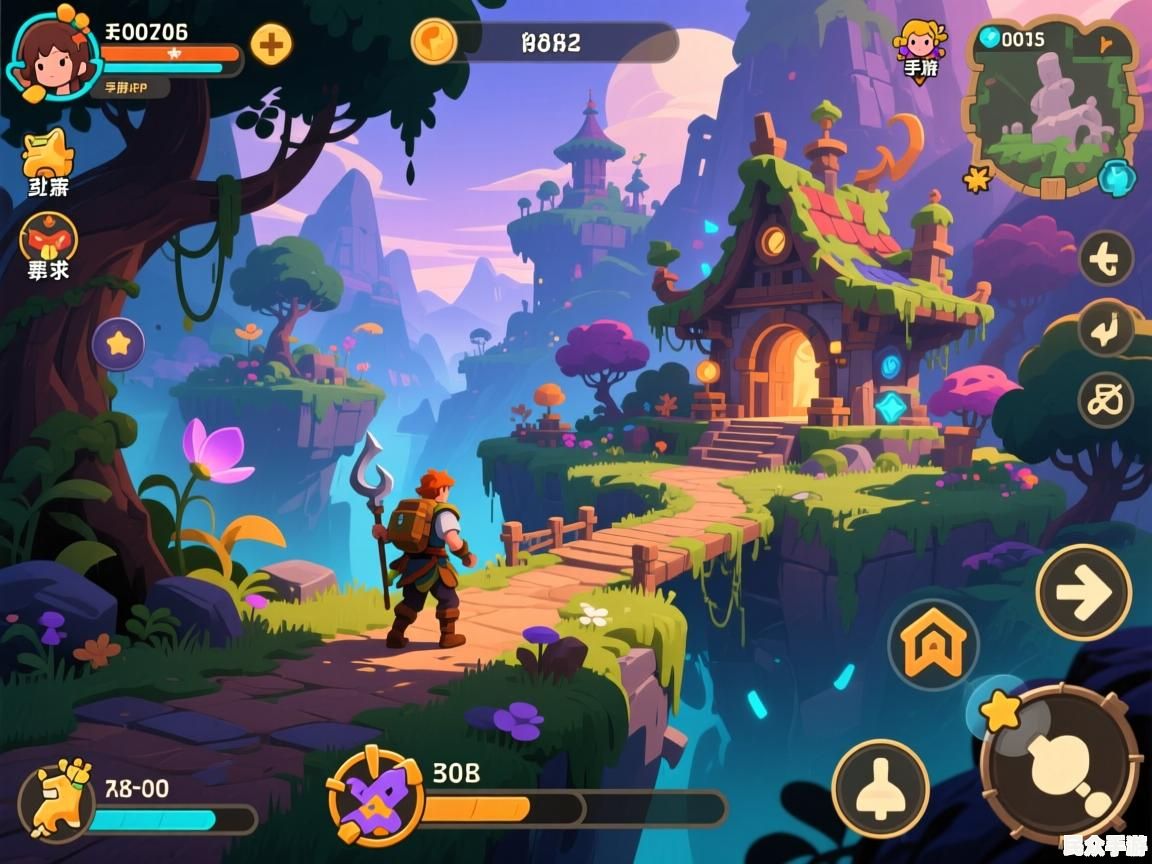This screenshot has width=1152, height=864.
Task: Activate the top round rune skill button
Action: pos(1106,259)
